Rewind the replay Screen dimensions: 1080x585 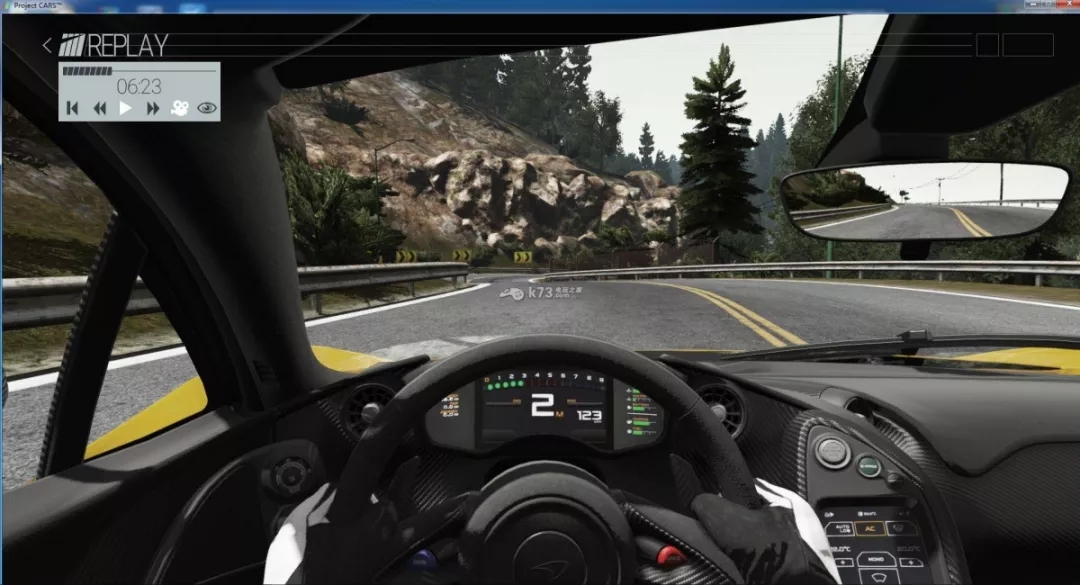[x=99, y=108]
